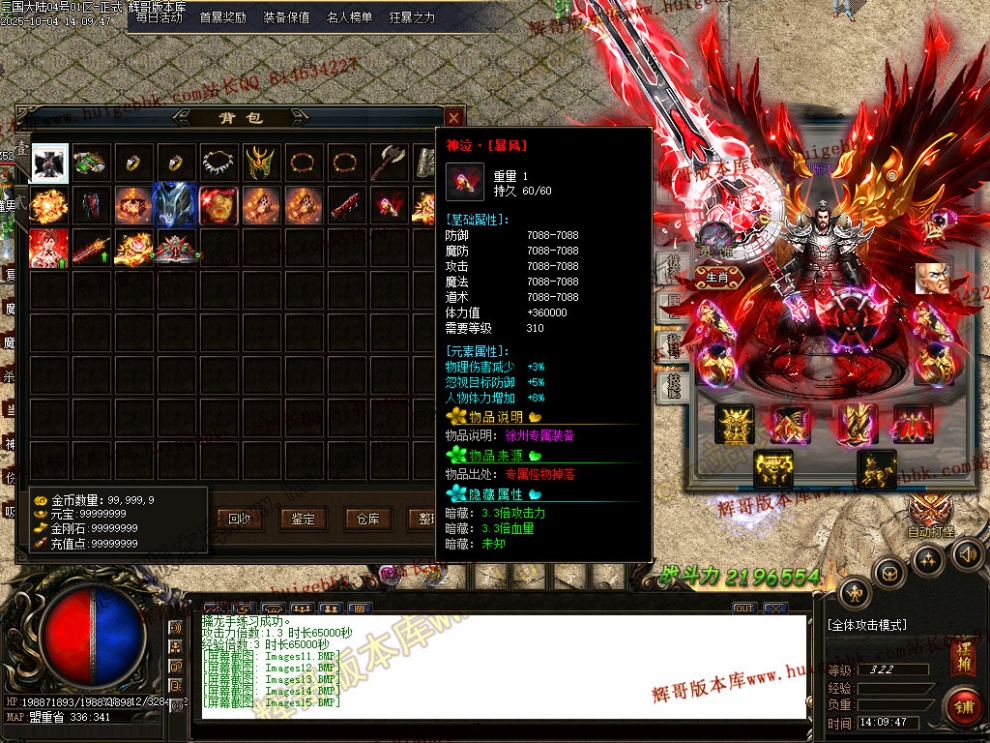Click the red 铺 shop button
Image resolution: width=990 pixels, height=743 pixels.
click(964, 708)
